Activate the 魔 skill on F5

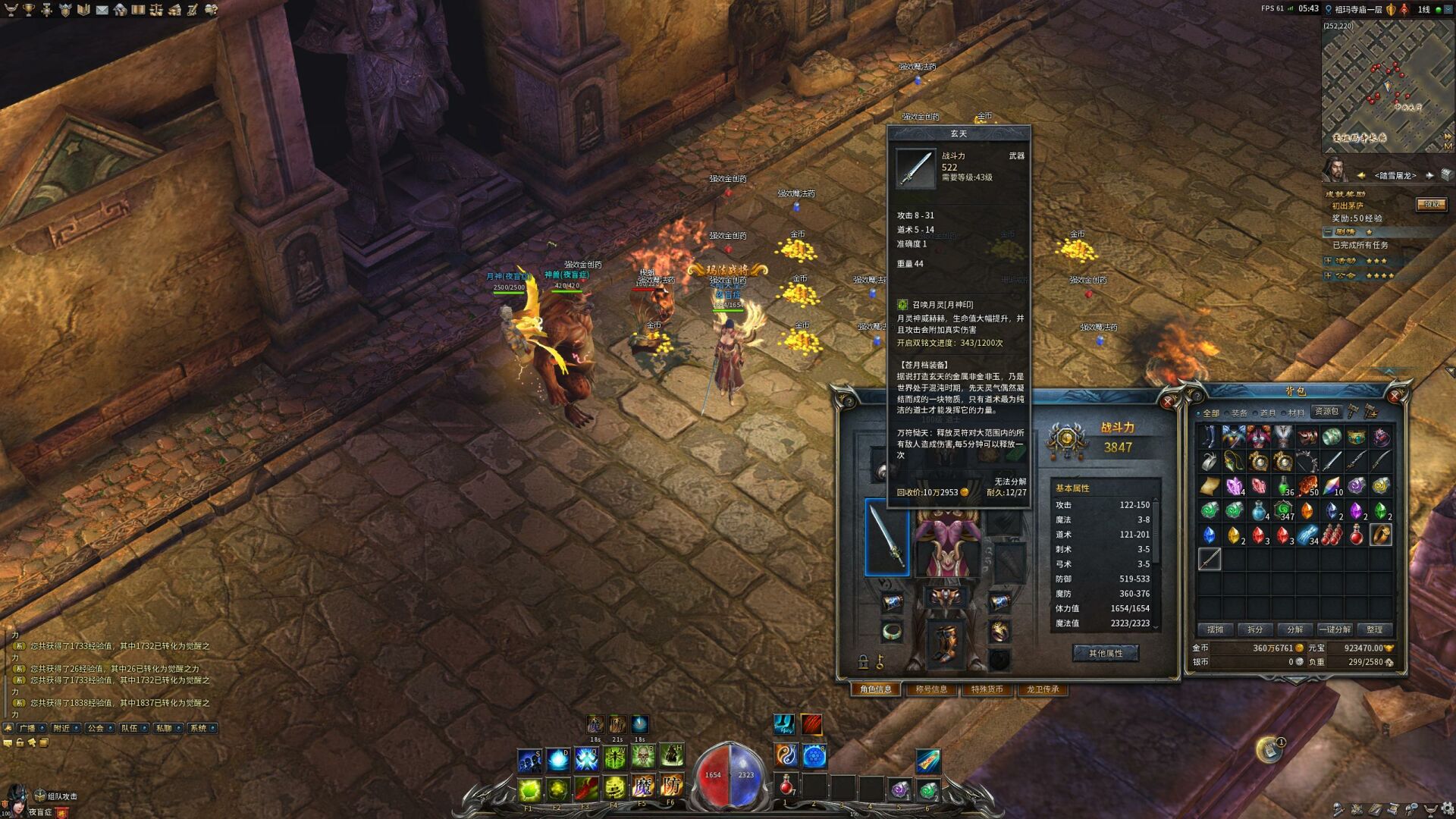click(x=643, y=786)
